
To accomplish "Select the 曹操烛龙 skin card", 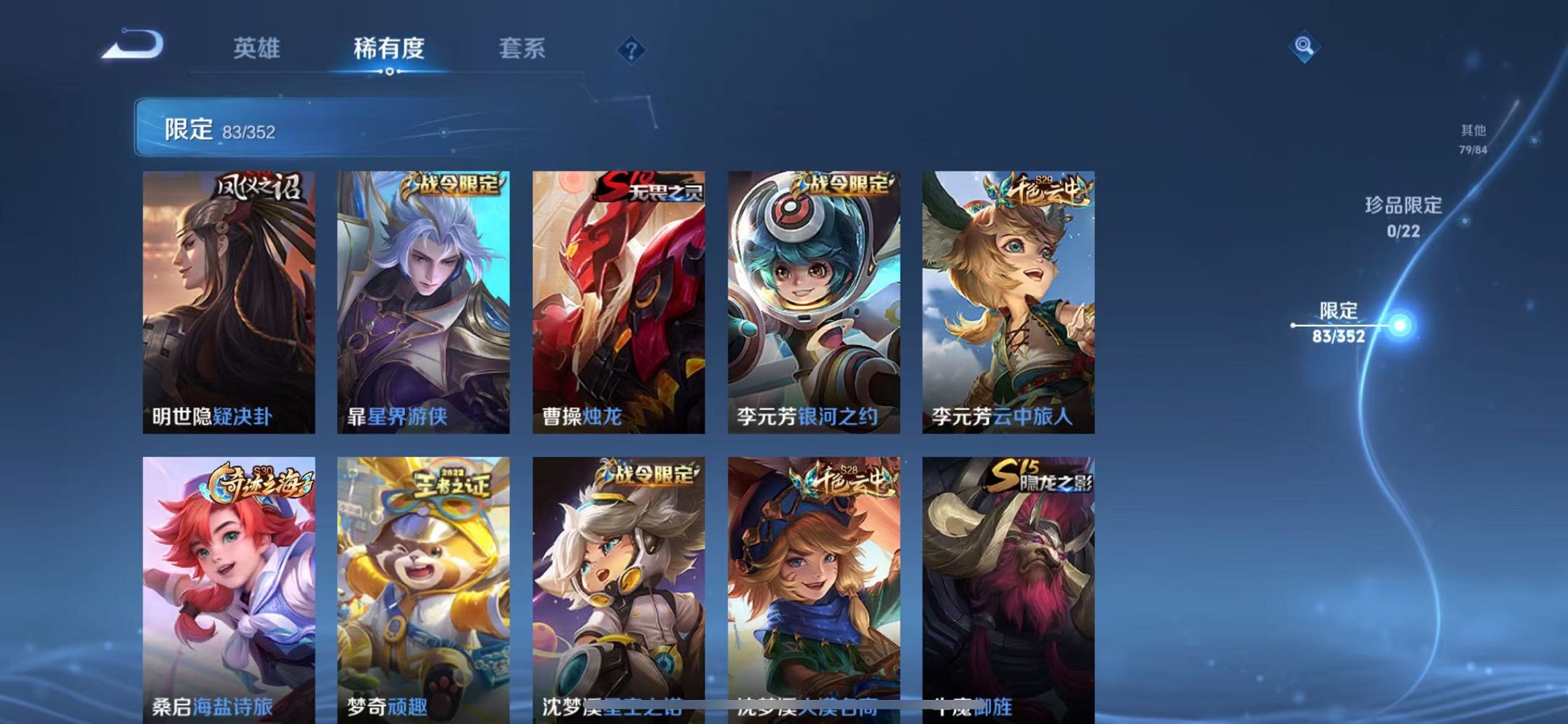I will click(618, 299).
